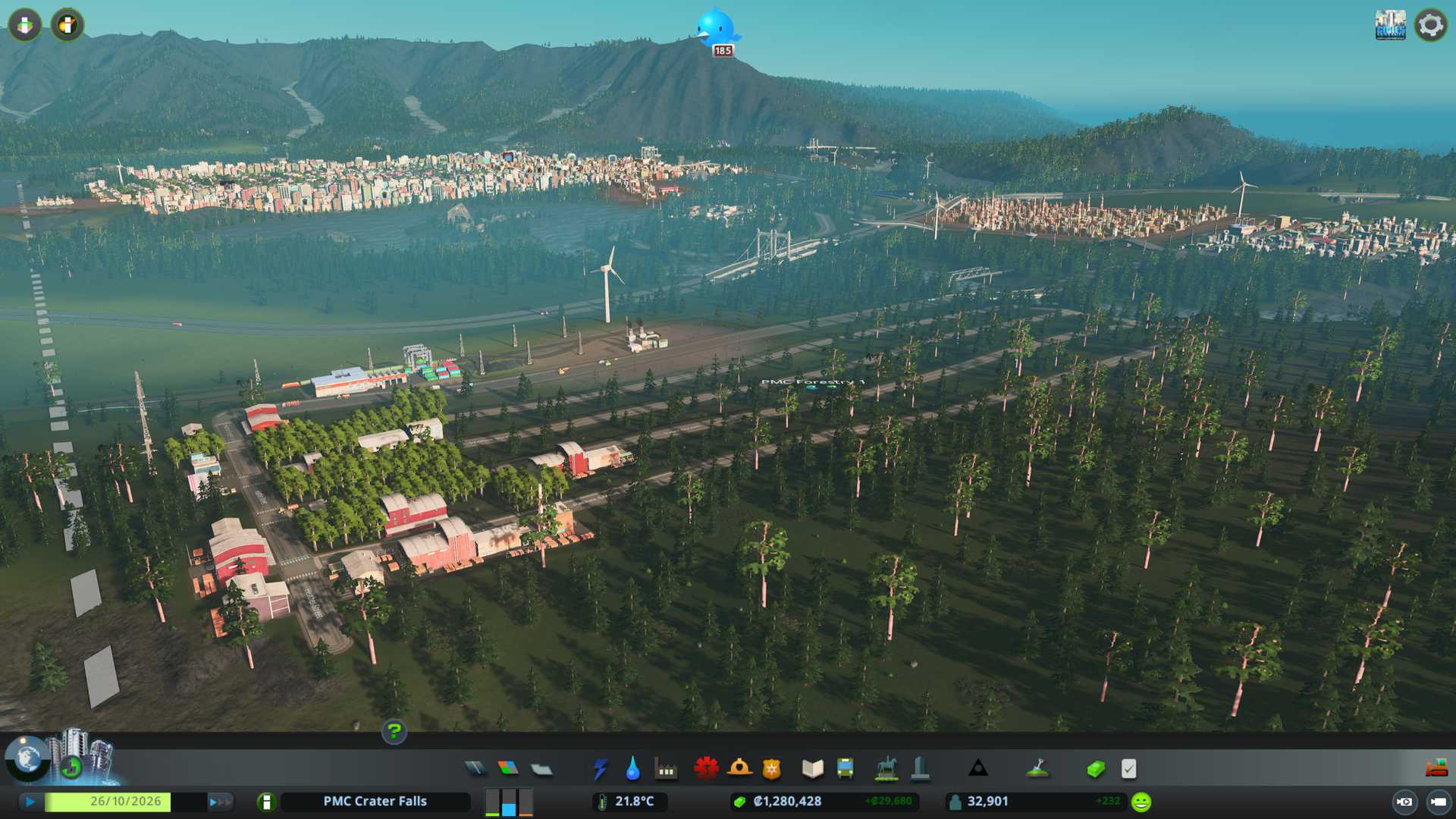Screen dimensions: 1456x819
Task: Open the Zoning tool
Action: (x=508, y=769)
